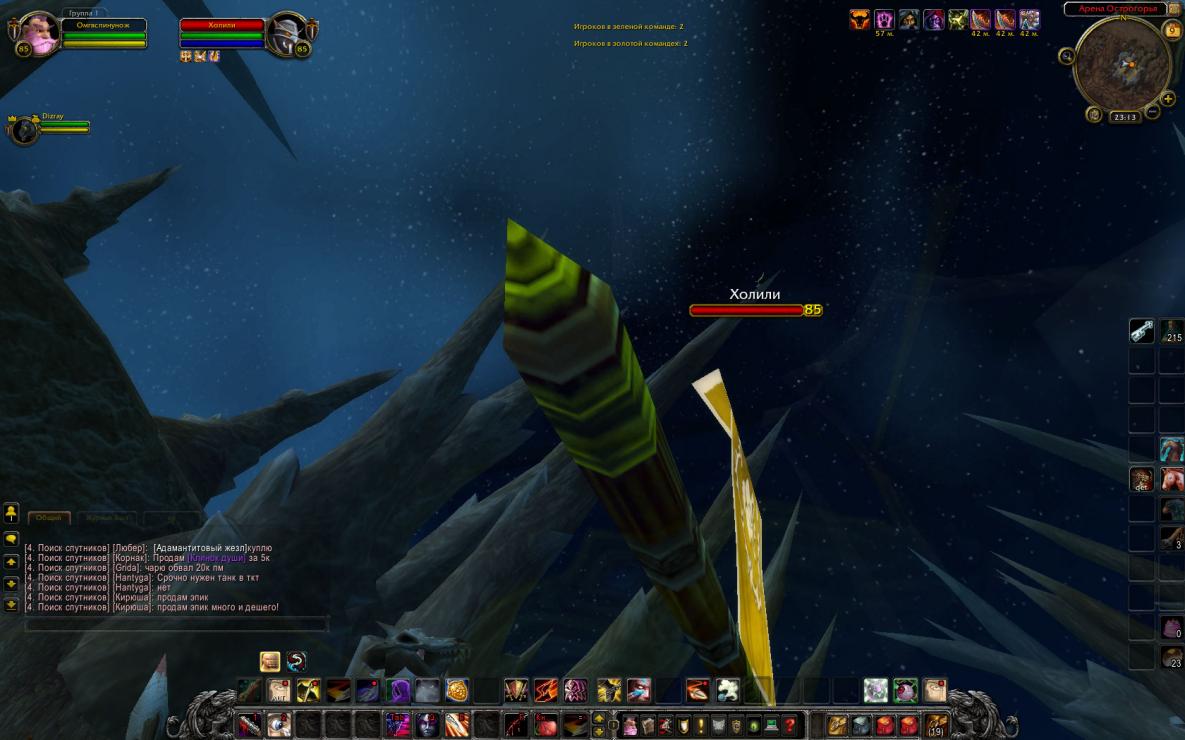Use the red apple item in the action bar
This screenshot has height=740, width=1185.
[x=546, y=724]
